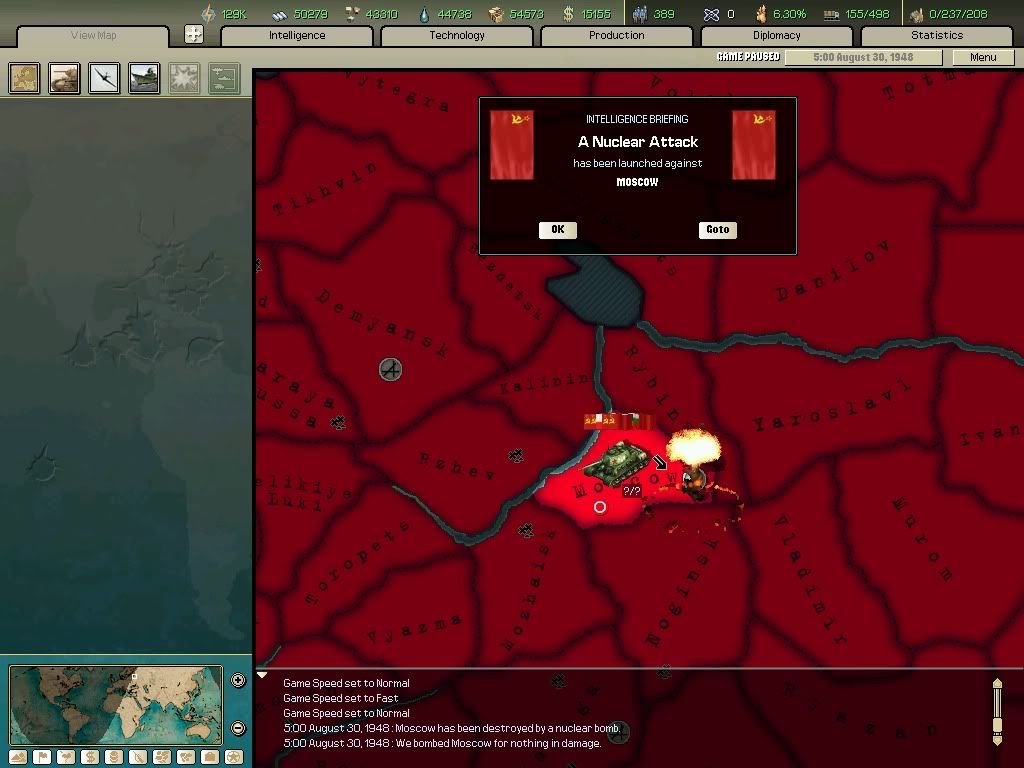
Task: Dismiss the nuclear attack briefing with OK
Action: point(557,230)
